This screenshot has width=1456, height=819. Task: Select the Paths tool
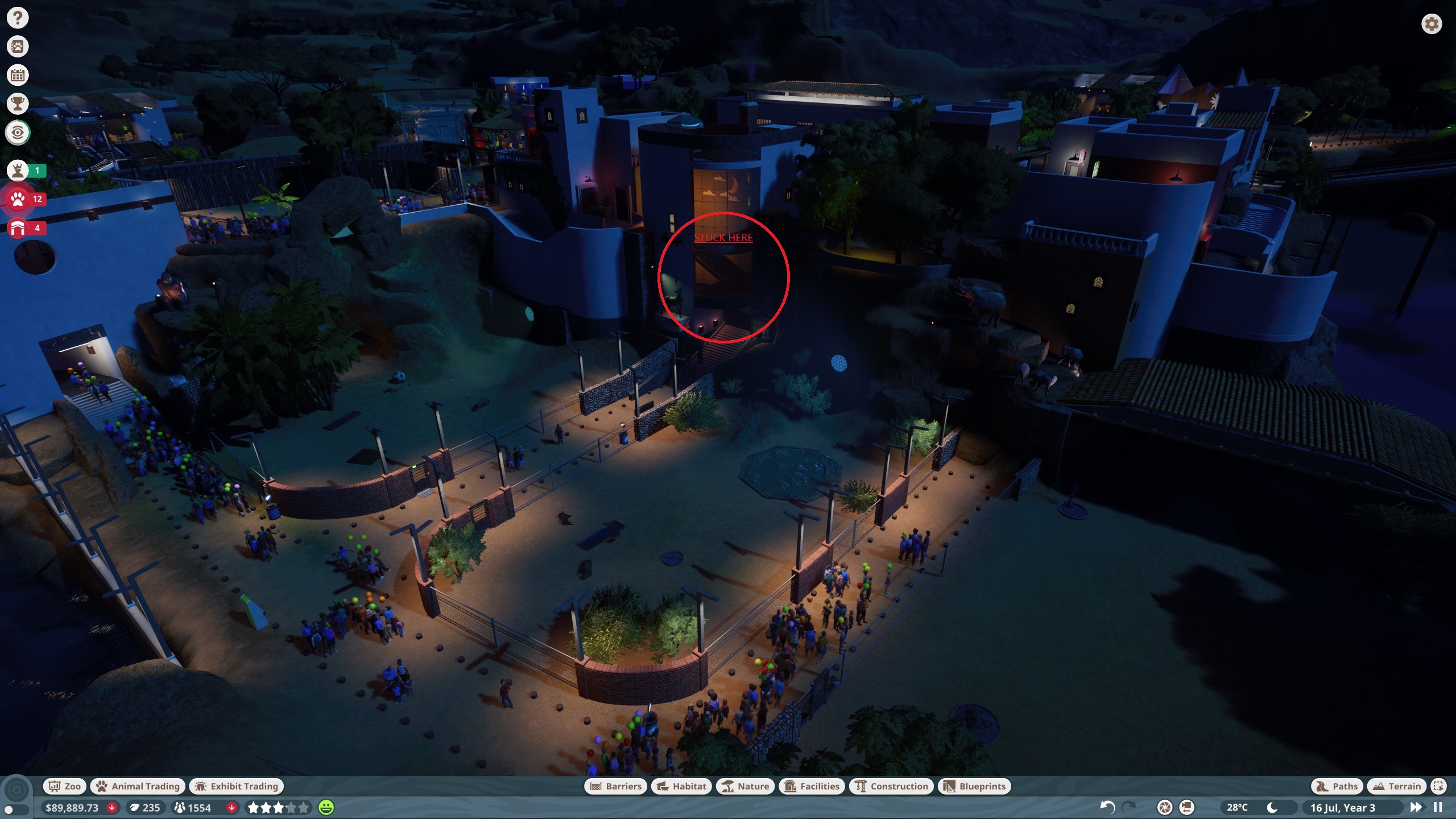(1337, 786)
